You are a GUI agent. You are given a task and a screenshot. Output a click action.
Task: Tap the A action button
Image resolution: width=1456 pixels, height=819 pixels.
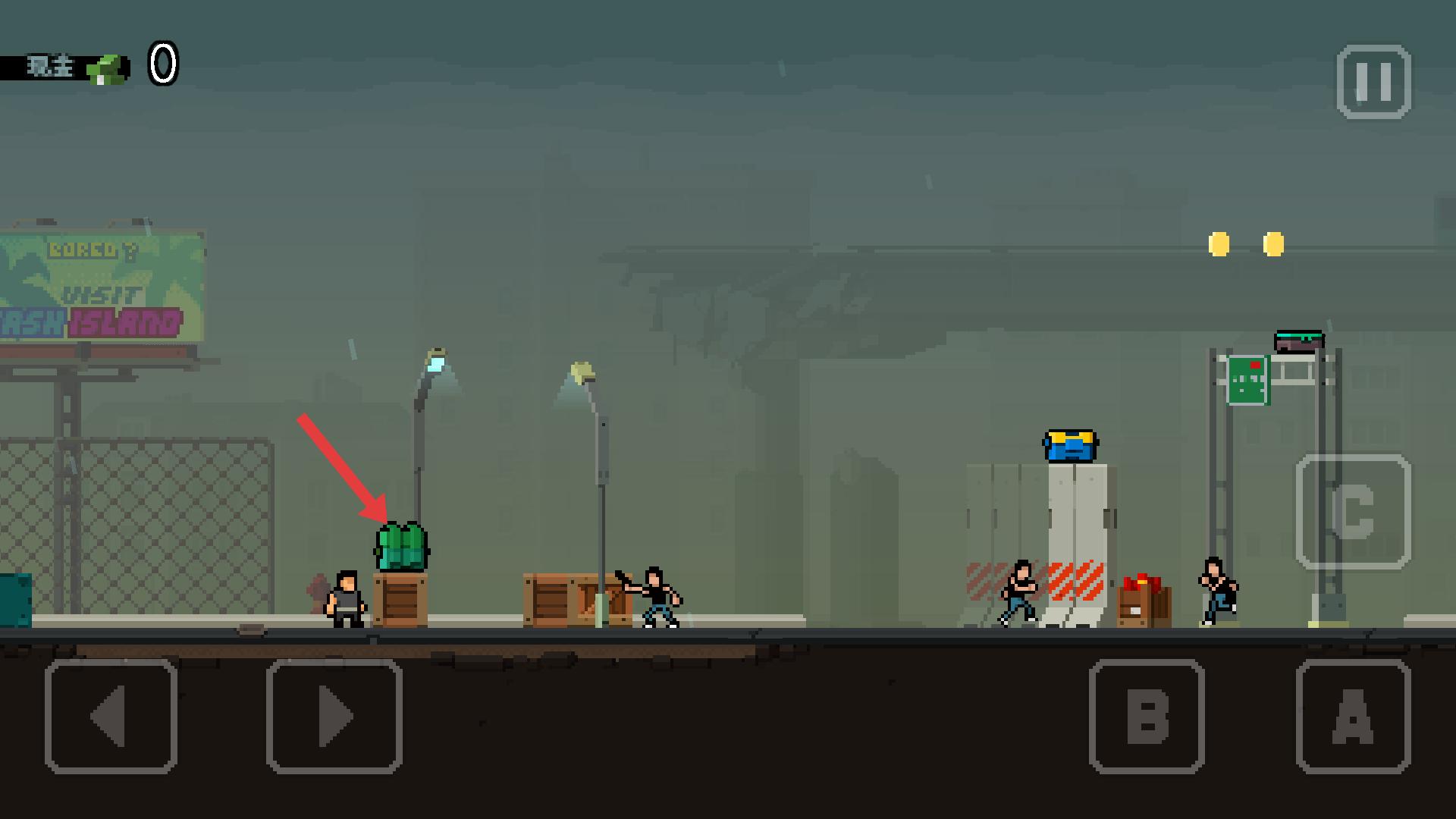point(1354,717)
